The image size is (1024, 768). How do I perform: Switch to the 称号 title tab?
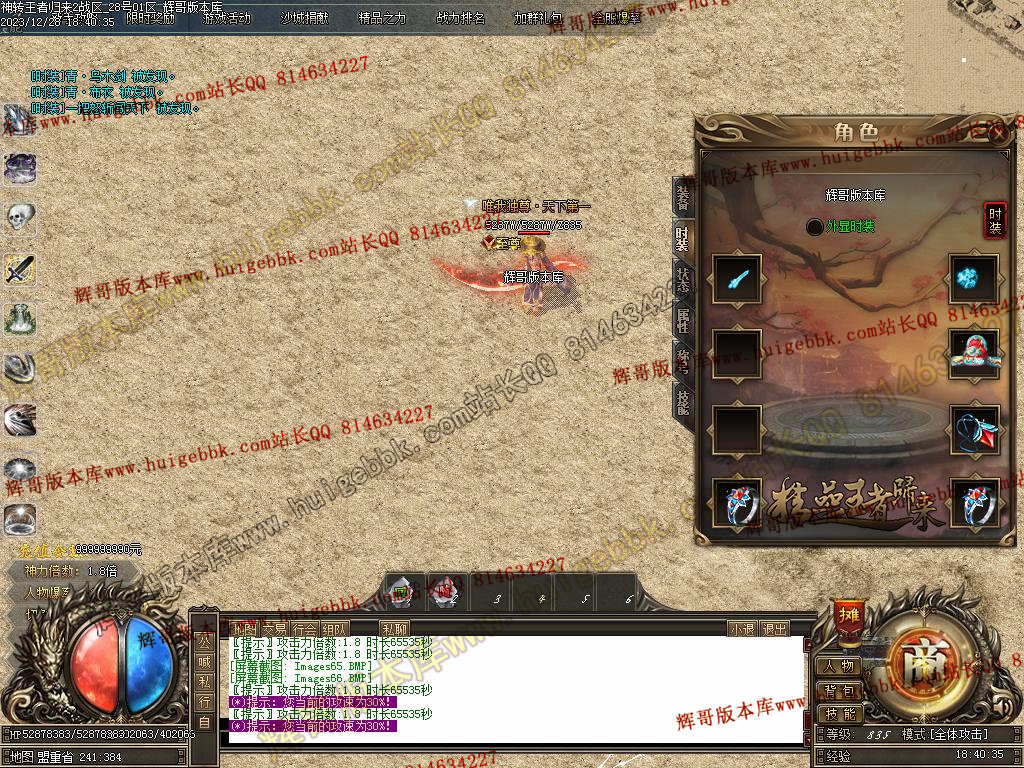[x=683, y=360]
